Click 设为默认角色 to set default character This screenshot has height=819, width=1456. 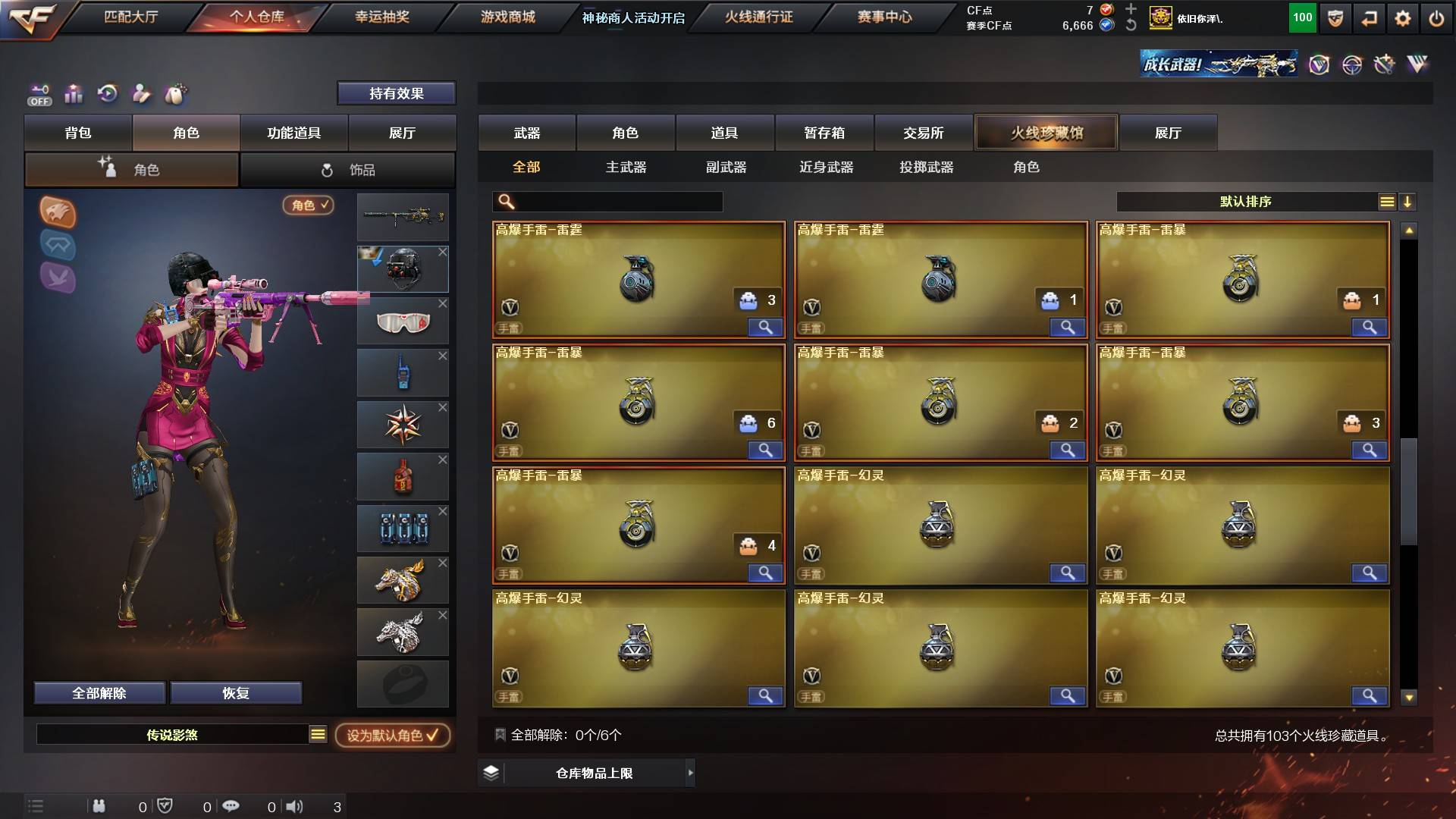tap(391, 736)
